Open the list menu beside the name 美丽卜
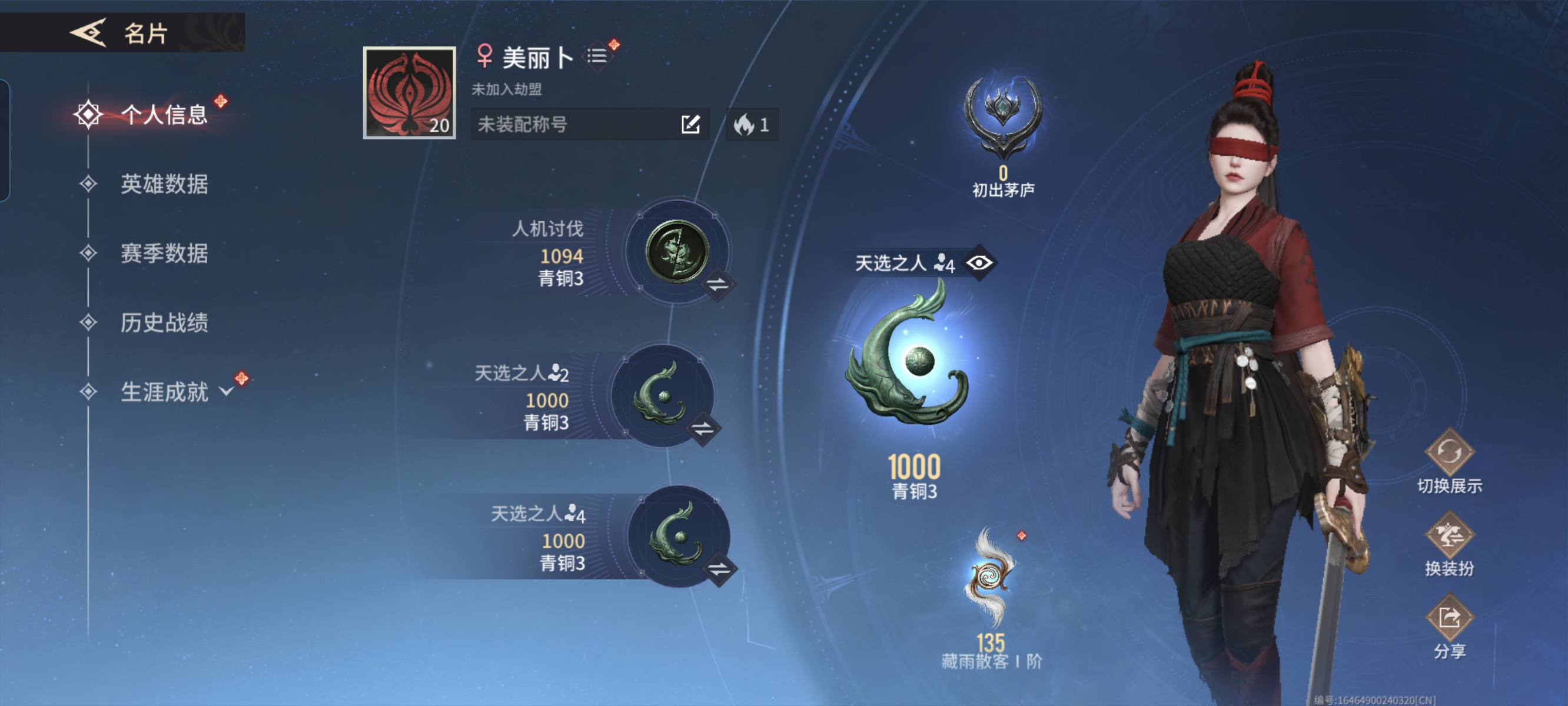The width and height of the screenshot is (1568, 706). pos(597,56)
